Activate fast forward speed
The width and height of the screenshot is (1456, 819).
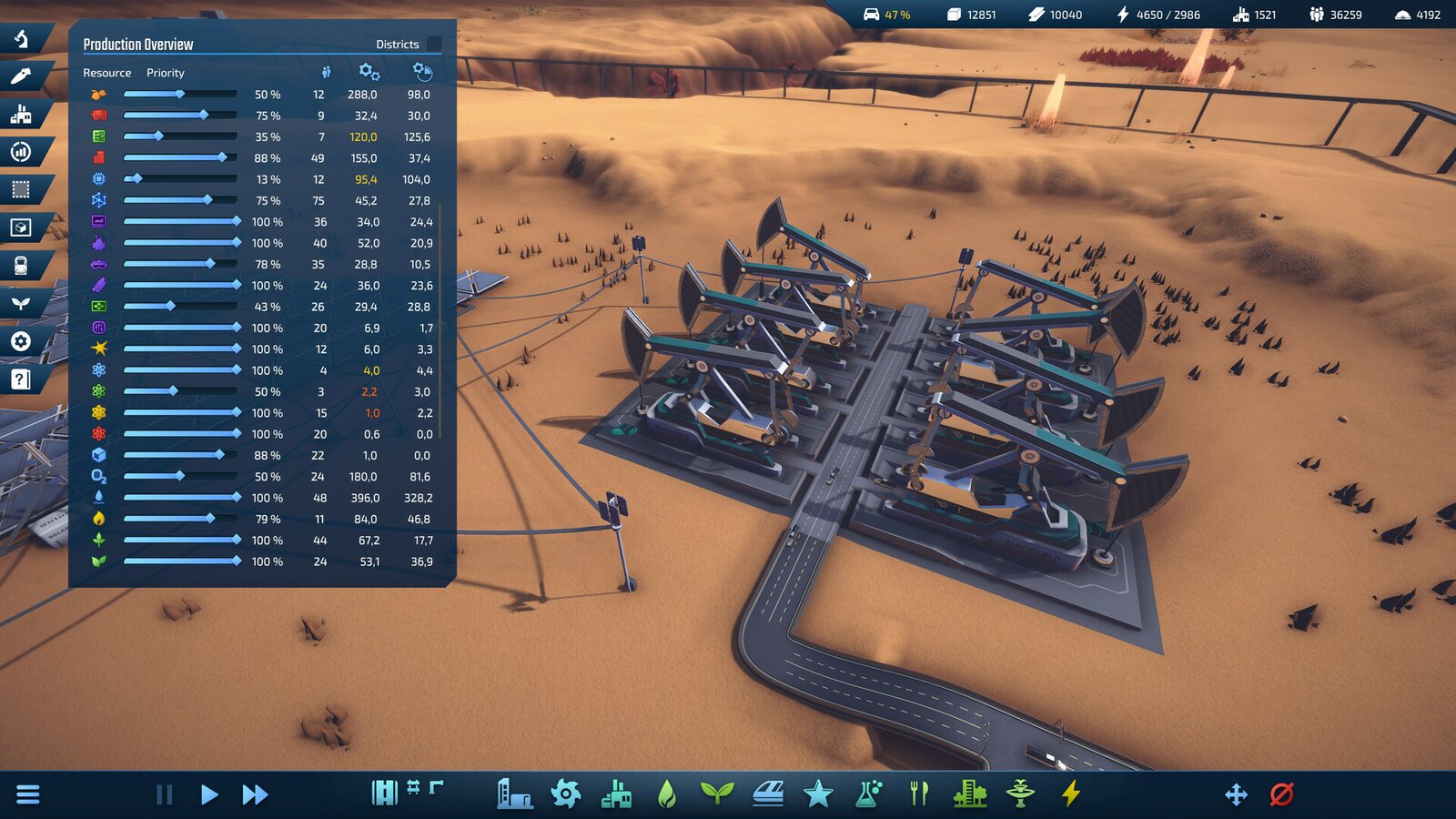tap(255, 794)
